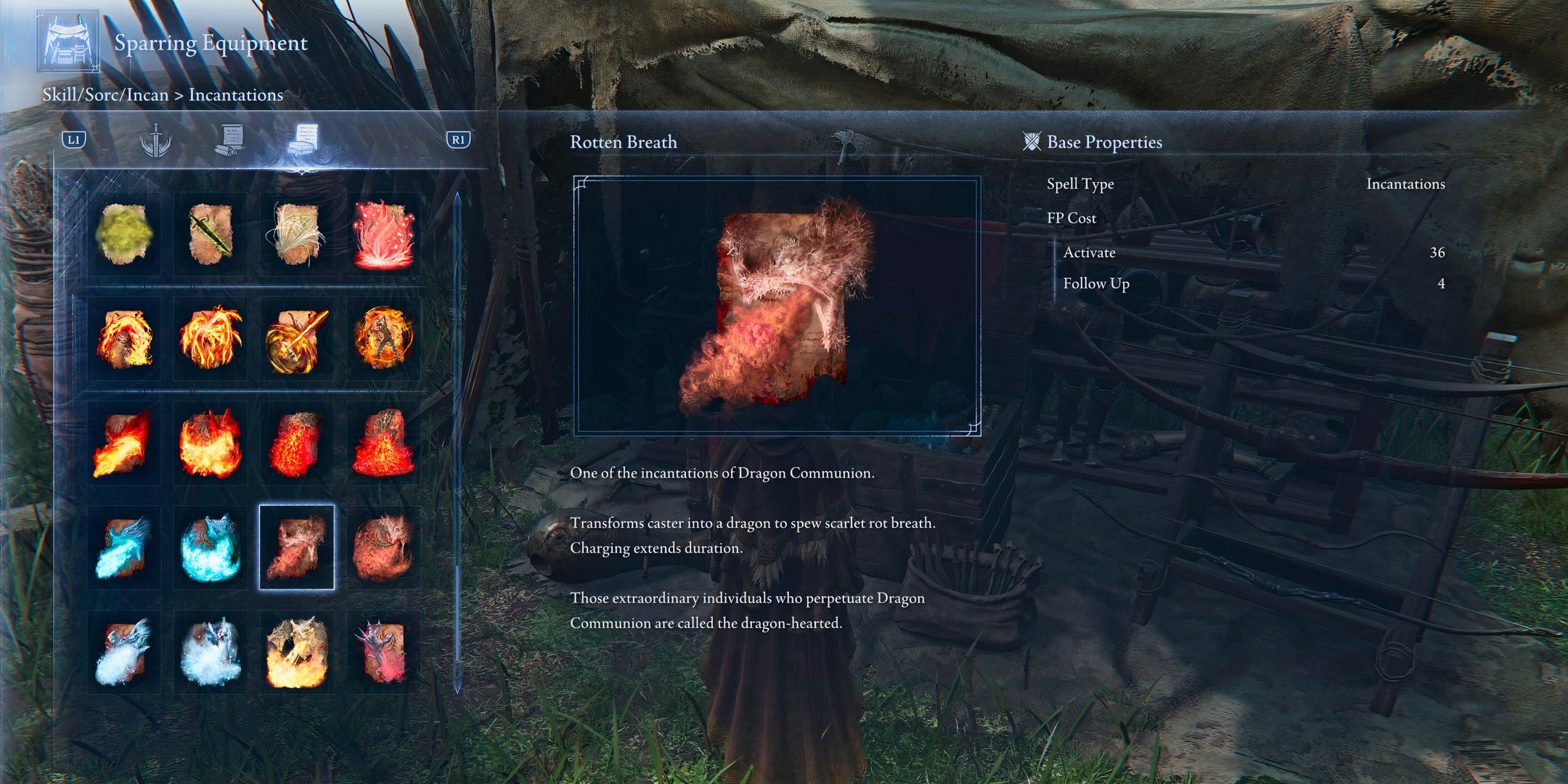The image size is (1568, 784).
Task: Select the green thorn branch incantation scroll
Action: (x=211, y=234)
